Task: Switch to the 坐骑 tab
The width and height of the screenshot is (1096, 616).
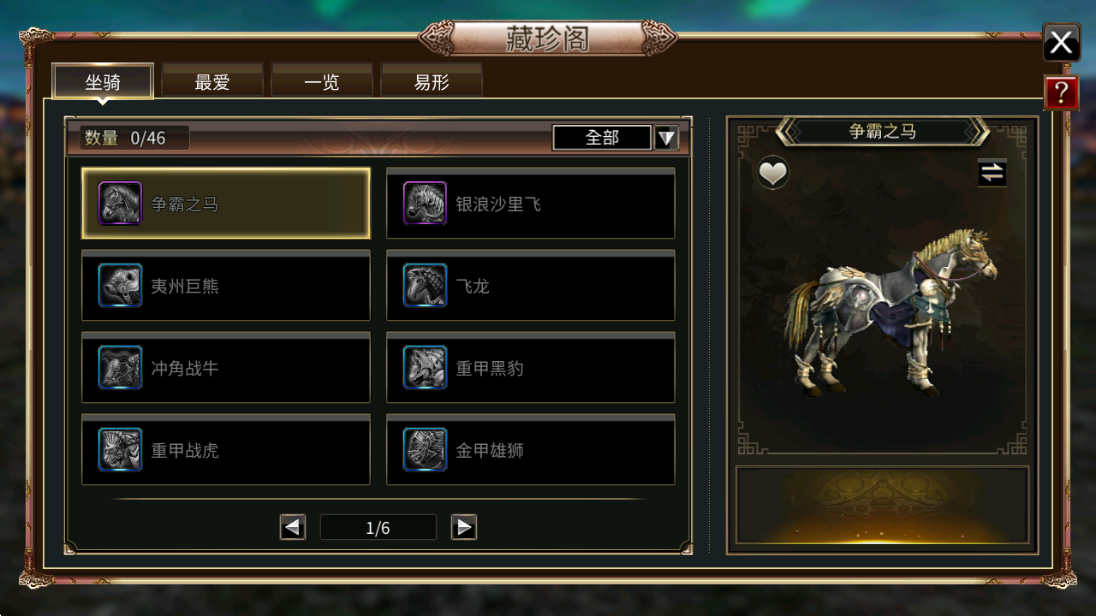Action: (x=102, y=82)
